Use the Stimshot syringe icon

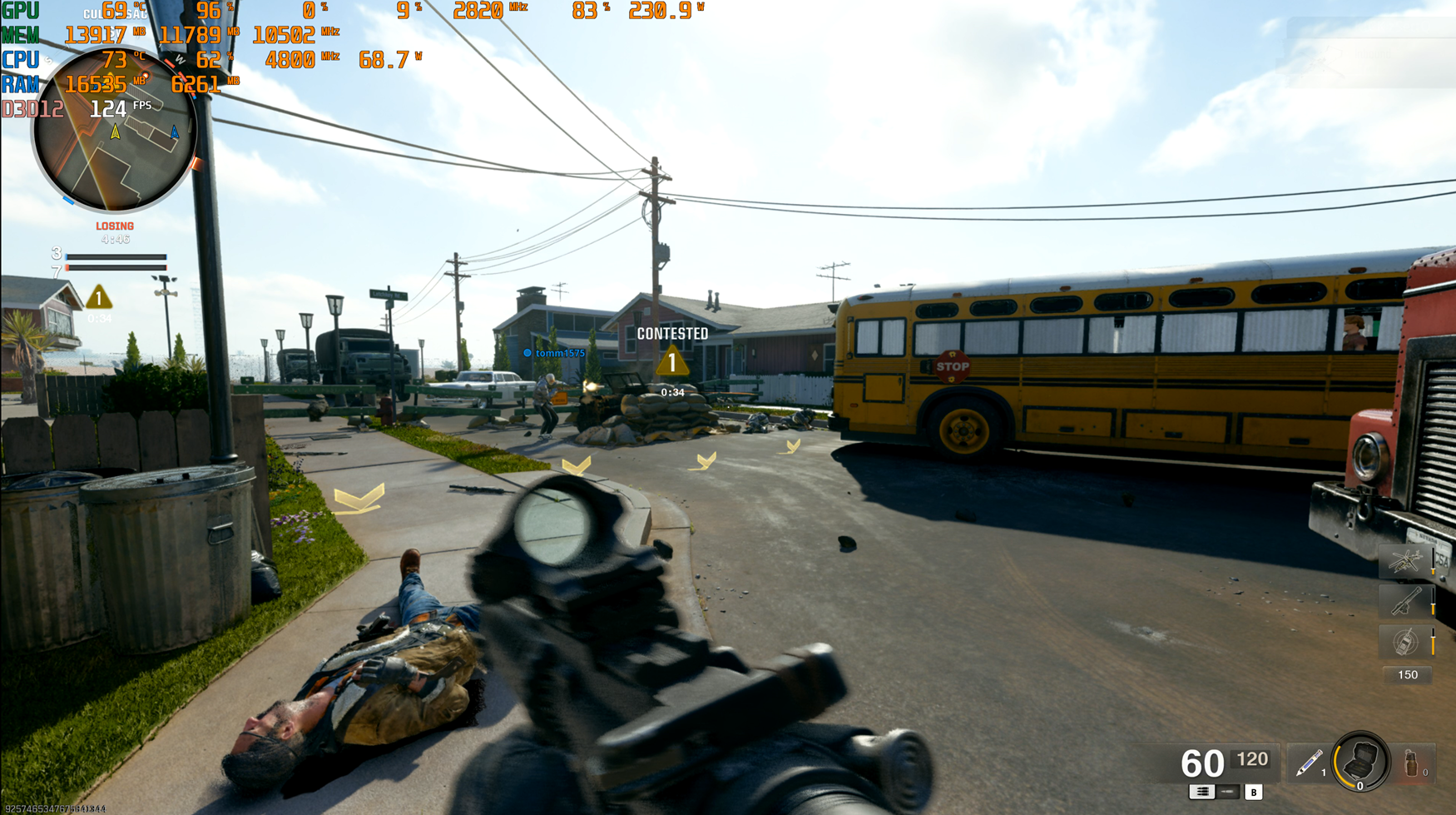(1309, 763)
